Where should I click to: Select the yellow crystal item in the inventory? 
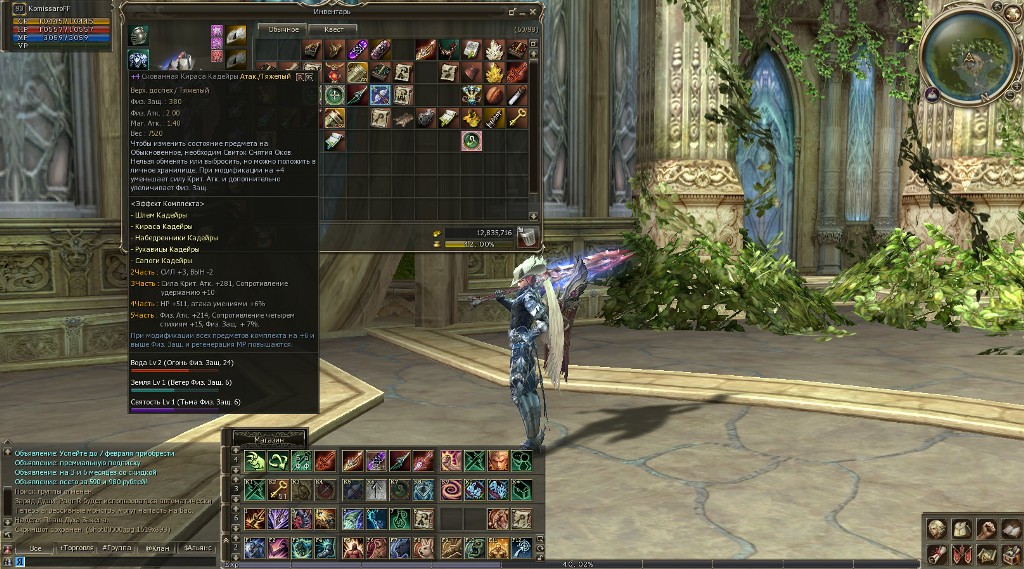point(494,72)
